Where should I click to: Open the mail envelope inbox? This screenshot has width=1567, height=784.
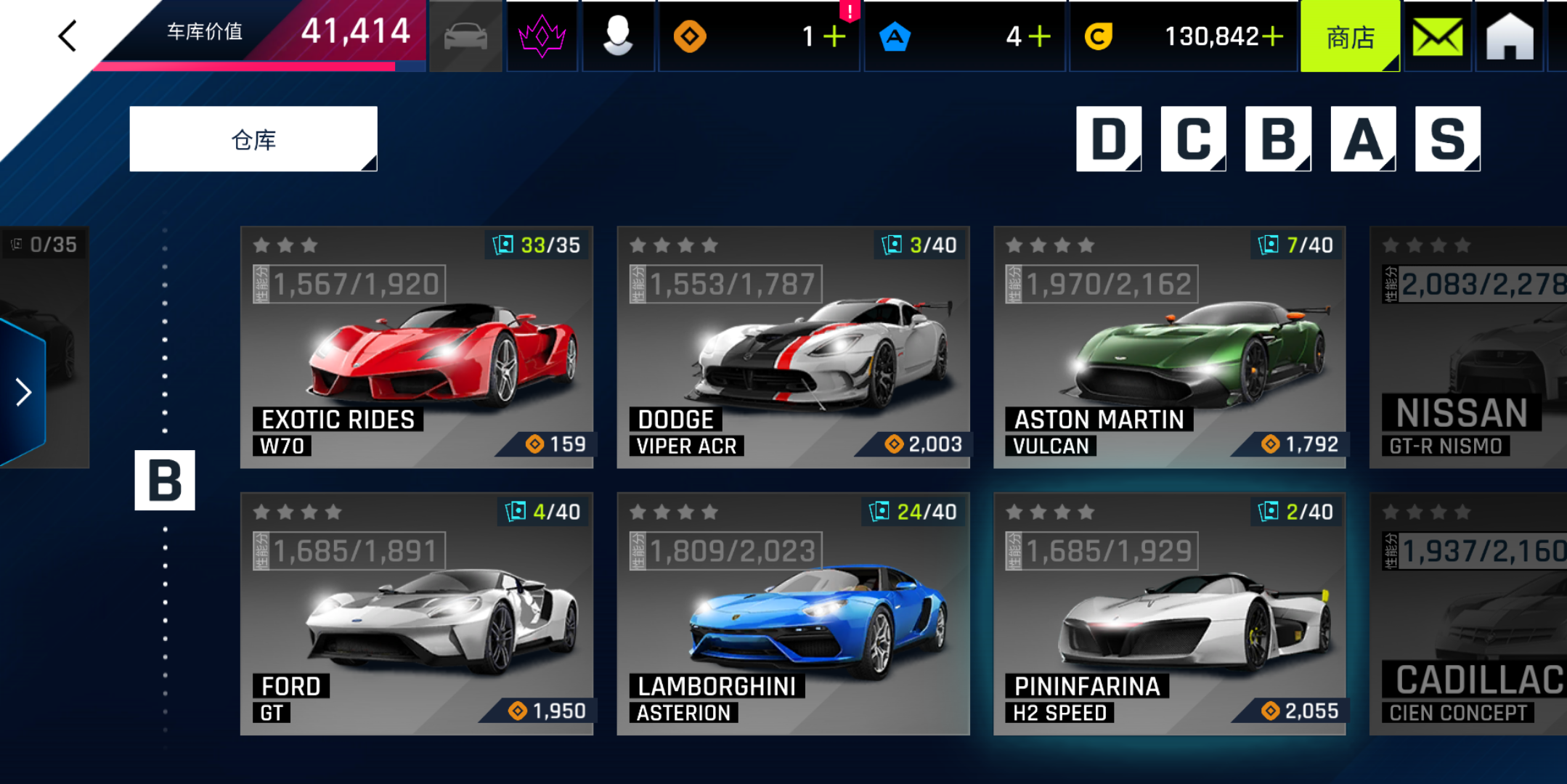point(1437,36)
